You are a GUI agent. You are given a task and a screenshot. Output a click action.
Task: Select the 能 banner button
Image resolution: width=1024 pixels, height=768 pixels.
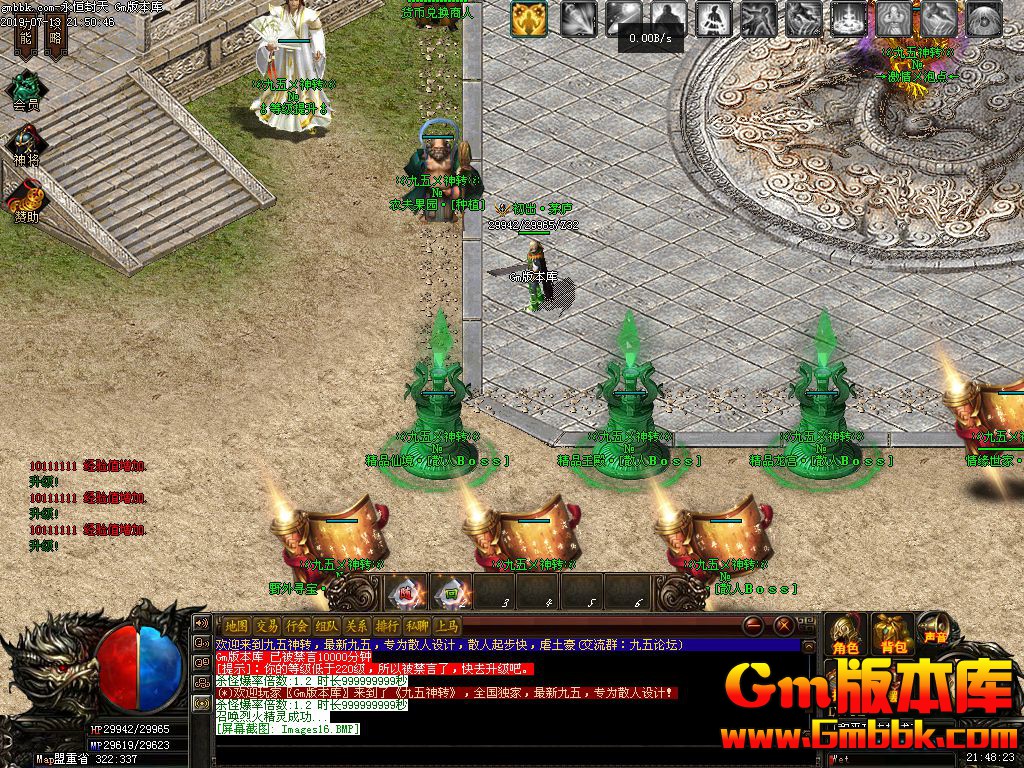point(26,39)
